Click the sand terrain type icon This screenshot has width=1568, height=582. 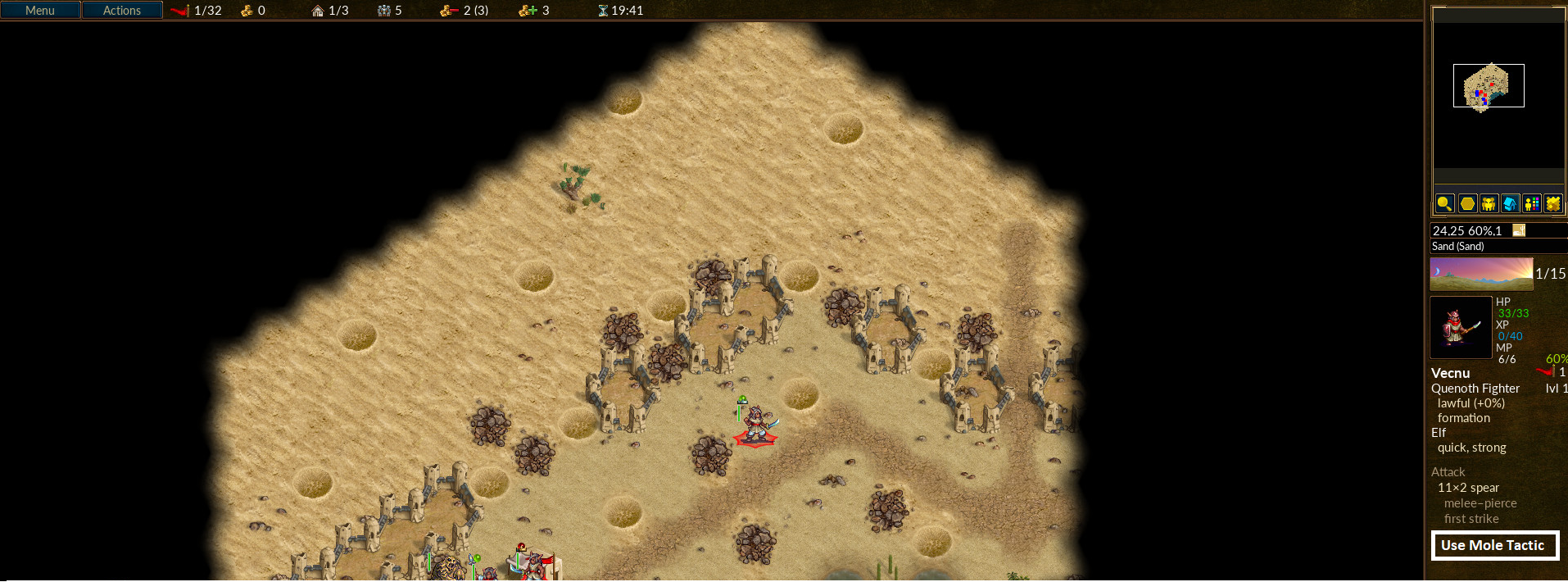pos(1519,230)
